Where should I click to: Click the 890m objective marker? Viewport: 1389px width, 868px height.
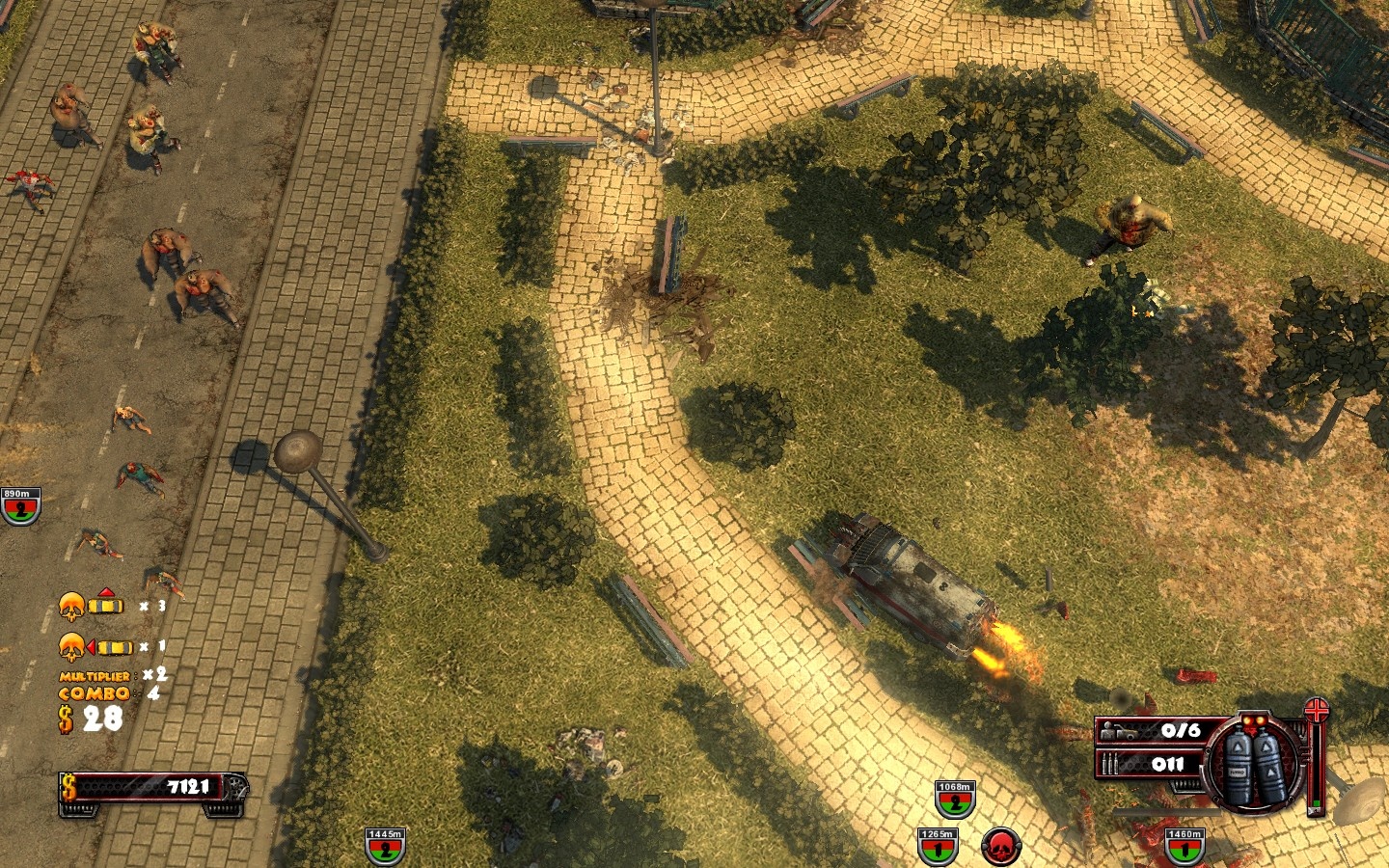(19, 506)
